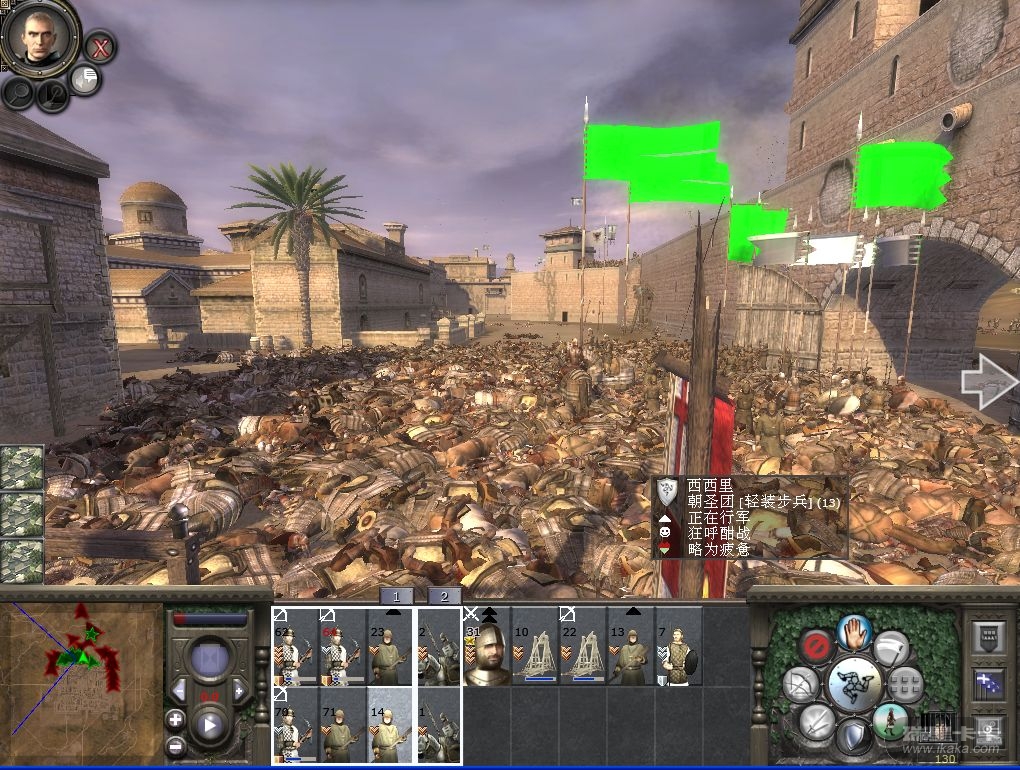The width and height of the screenshot is (1020, 770).
Task: Select unit group tab 2
Action: [444, 595]
